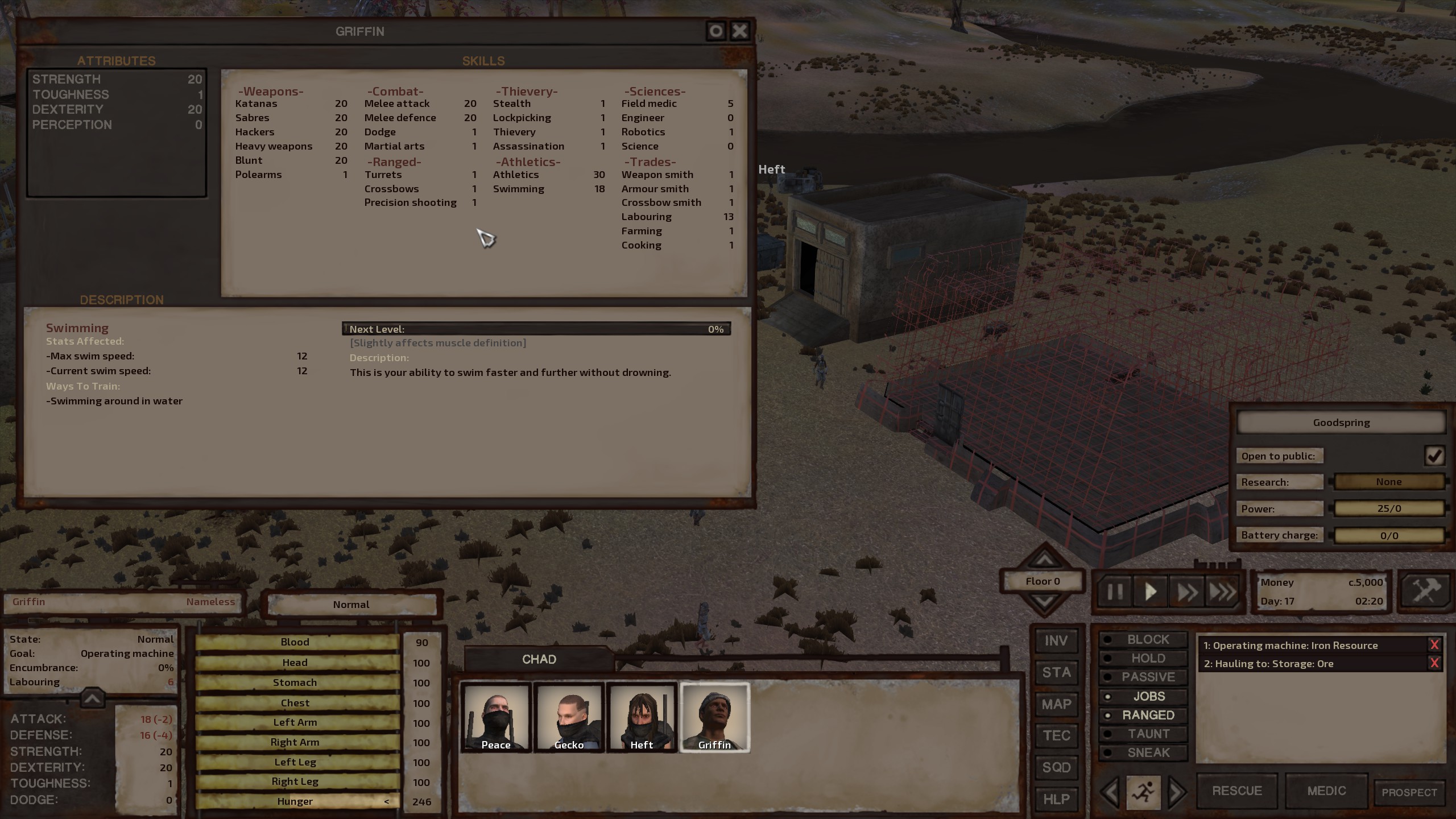Open the MAP panel
This screenshot has height=819, width=1456.
coord(1056,704)
